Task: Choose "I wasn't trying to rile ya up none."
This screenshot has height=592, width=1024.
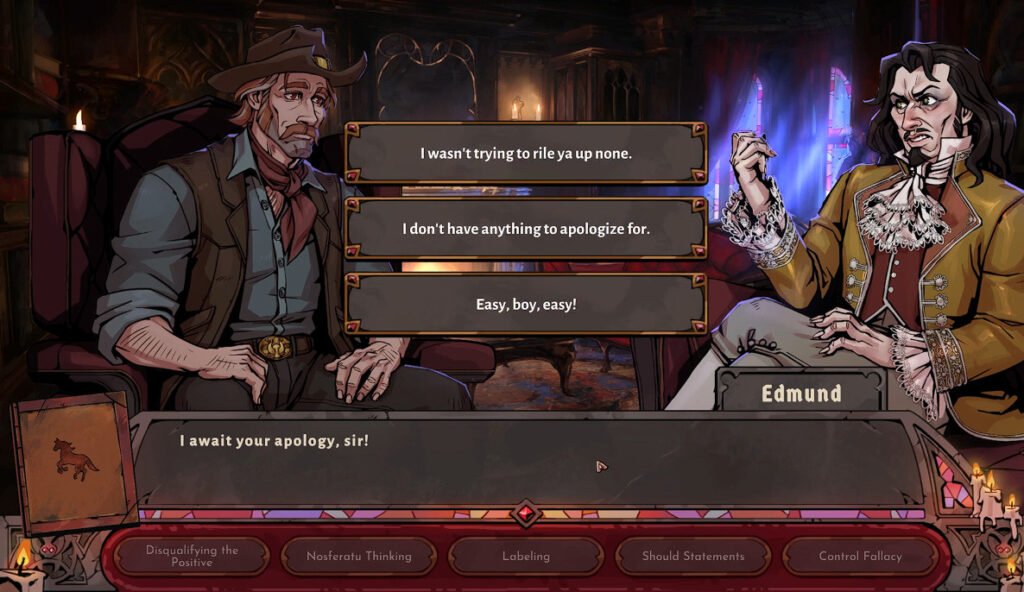Action: (526, 153)
